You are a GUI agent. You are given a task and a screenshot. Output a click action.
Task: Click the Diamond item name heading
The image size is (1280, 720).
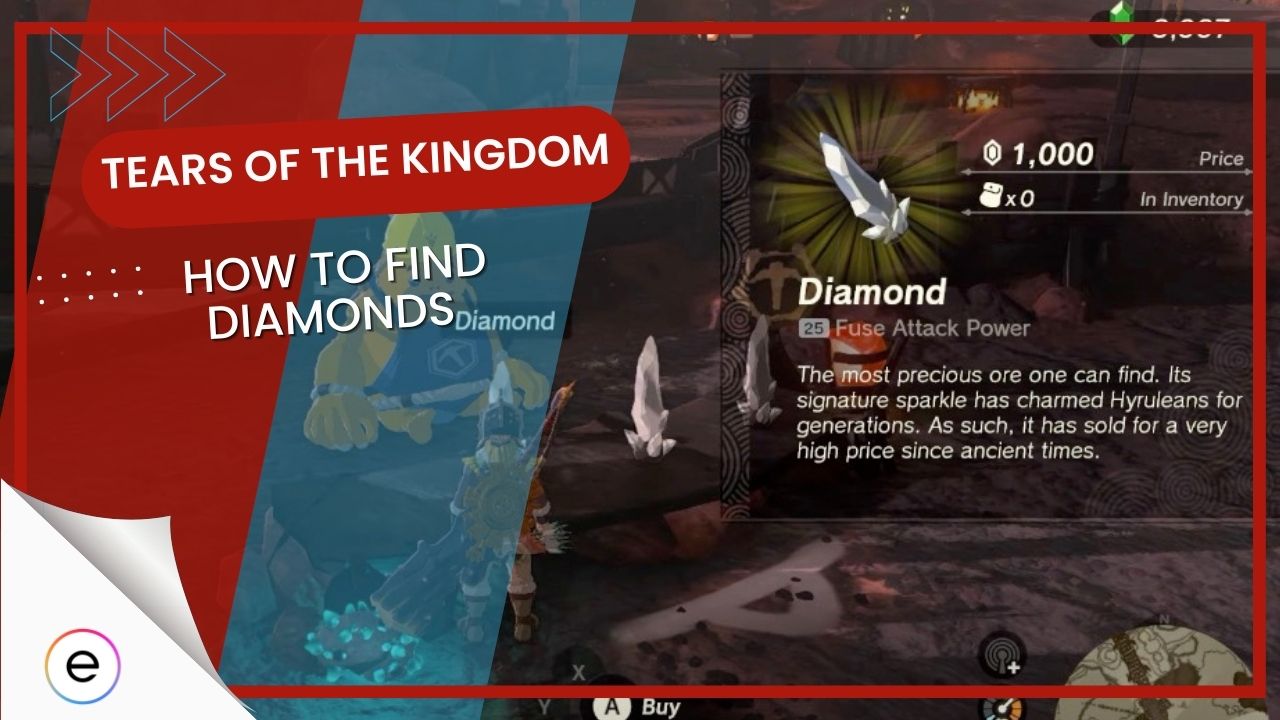click(x=872, y=290)
